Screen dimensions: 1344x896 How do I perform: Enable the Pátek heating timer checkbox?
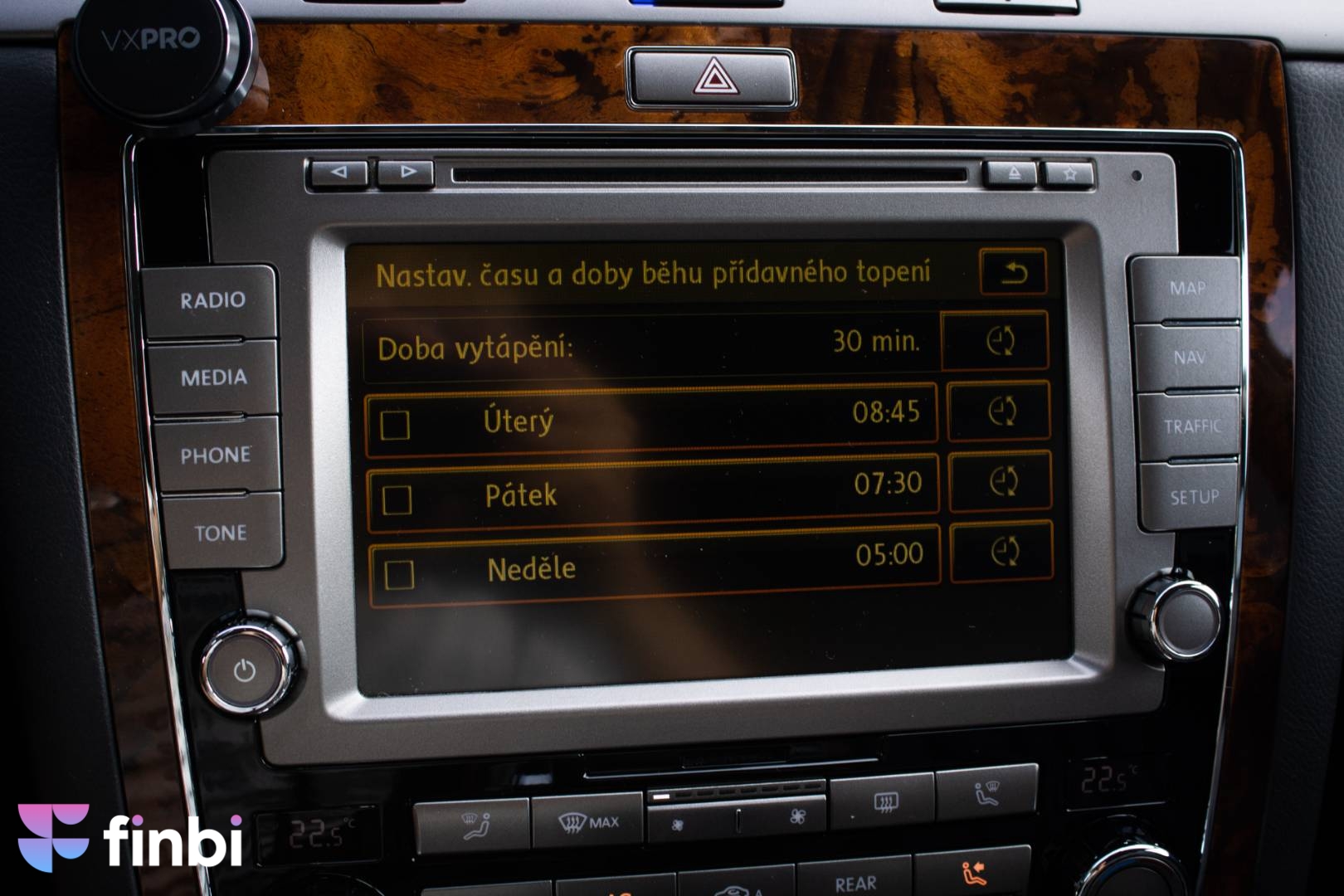click(397, 499)
